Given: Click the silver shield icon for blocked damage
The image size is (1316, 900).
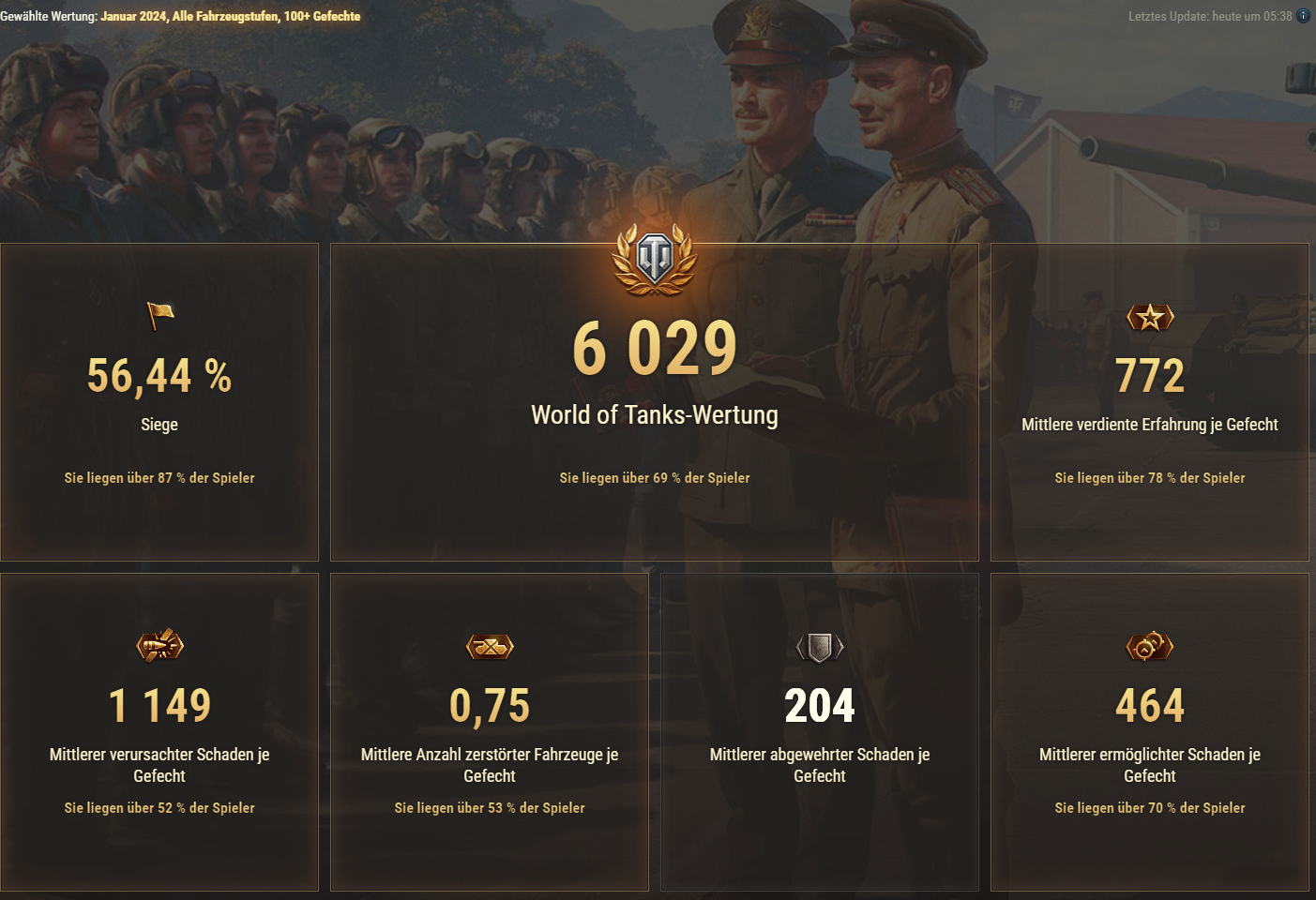Looking at the screenshot, I should (x=820, y=645).
